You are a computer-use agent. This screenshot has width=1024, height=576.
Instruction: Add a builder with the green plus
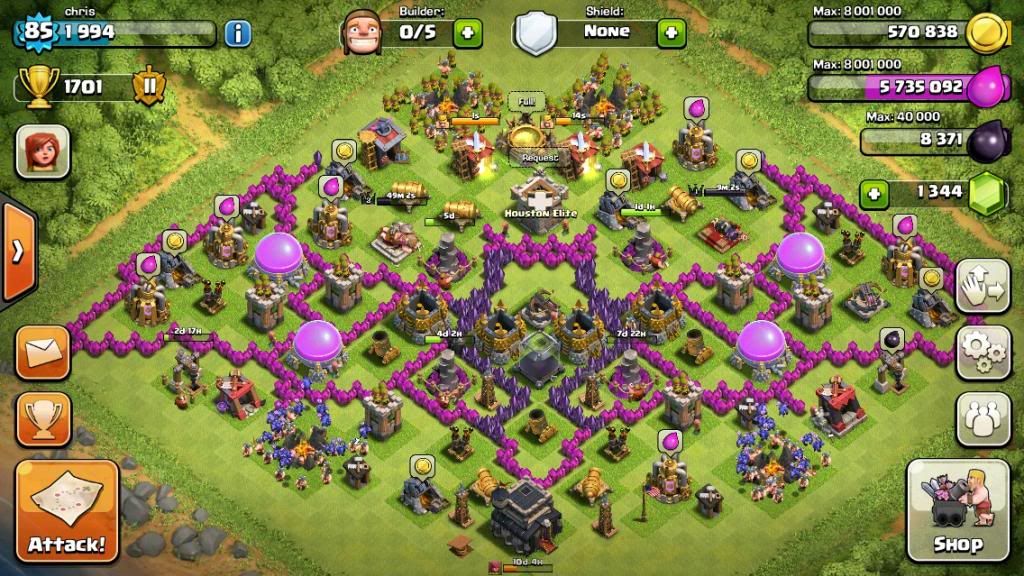[x=467, y=33]
